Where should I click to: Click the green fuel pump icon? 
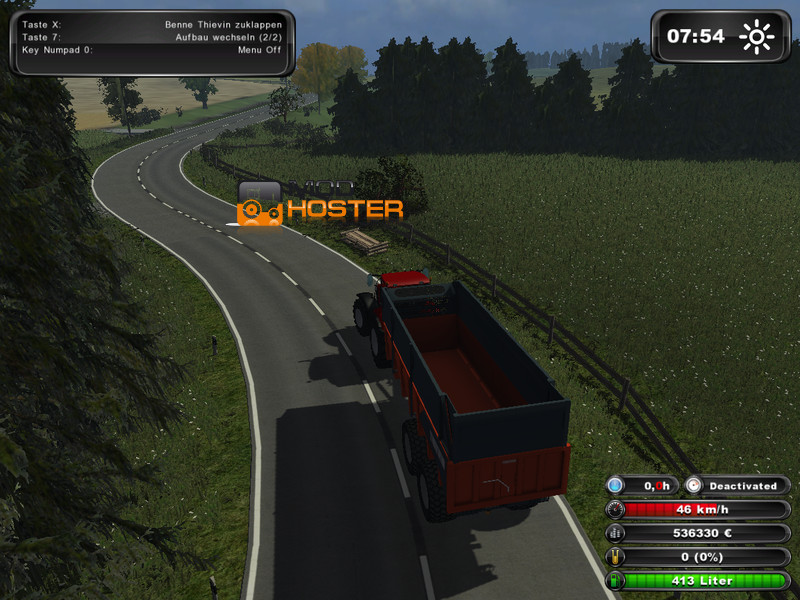point(616,580)
